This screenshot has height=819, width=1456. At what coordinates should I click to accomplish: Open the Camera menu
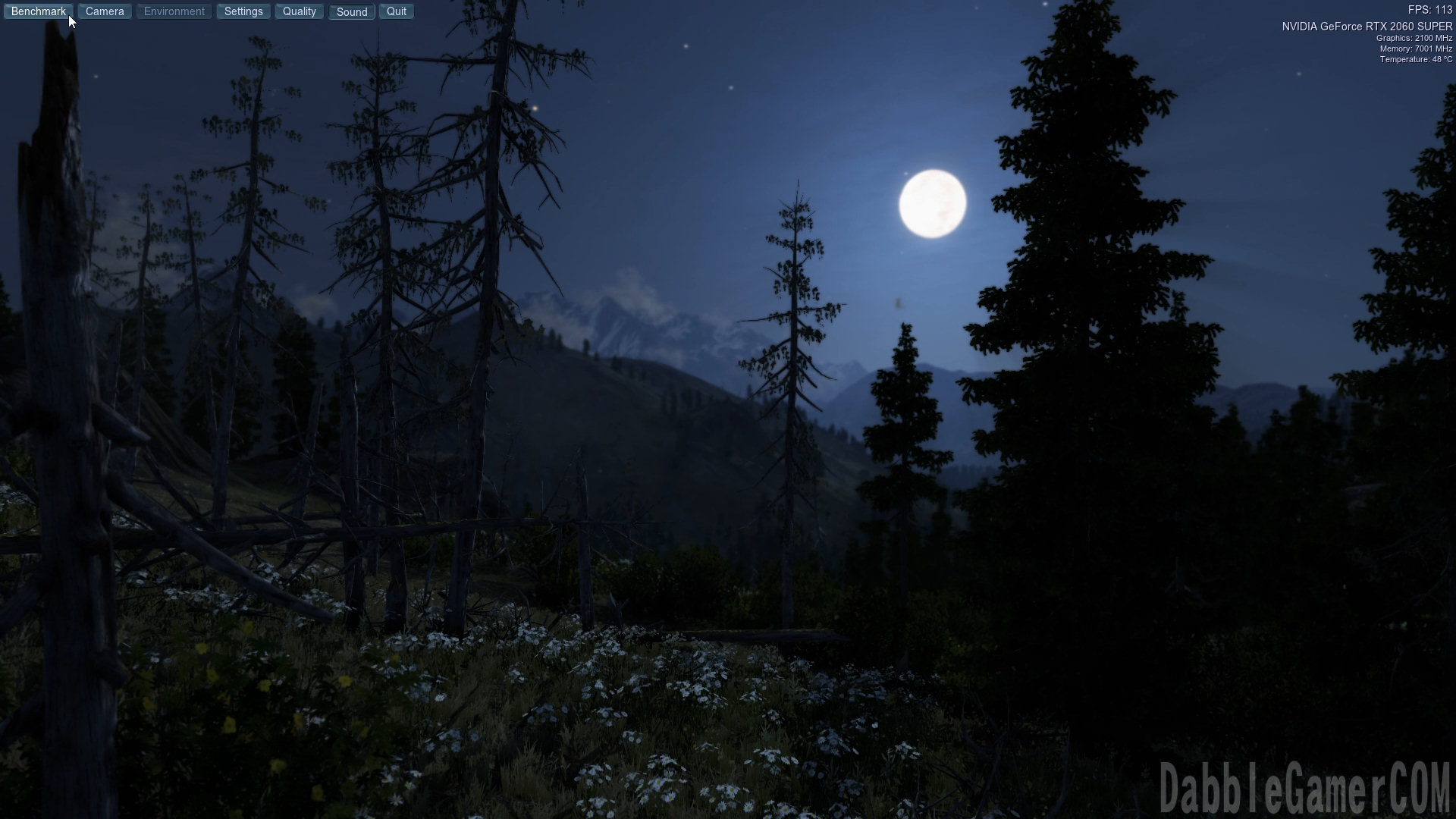click(105, 11)
